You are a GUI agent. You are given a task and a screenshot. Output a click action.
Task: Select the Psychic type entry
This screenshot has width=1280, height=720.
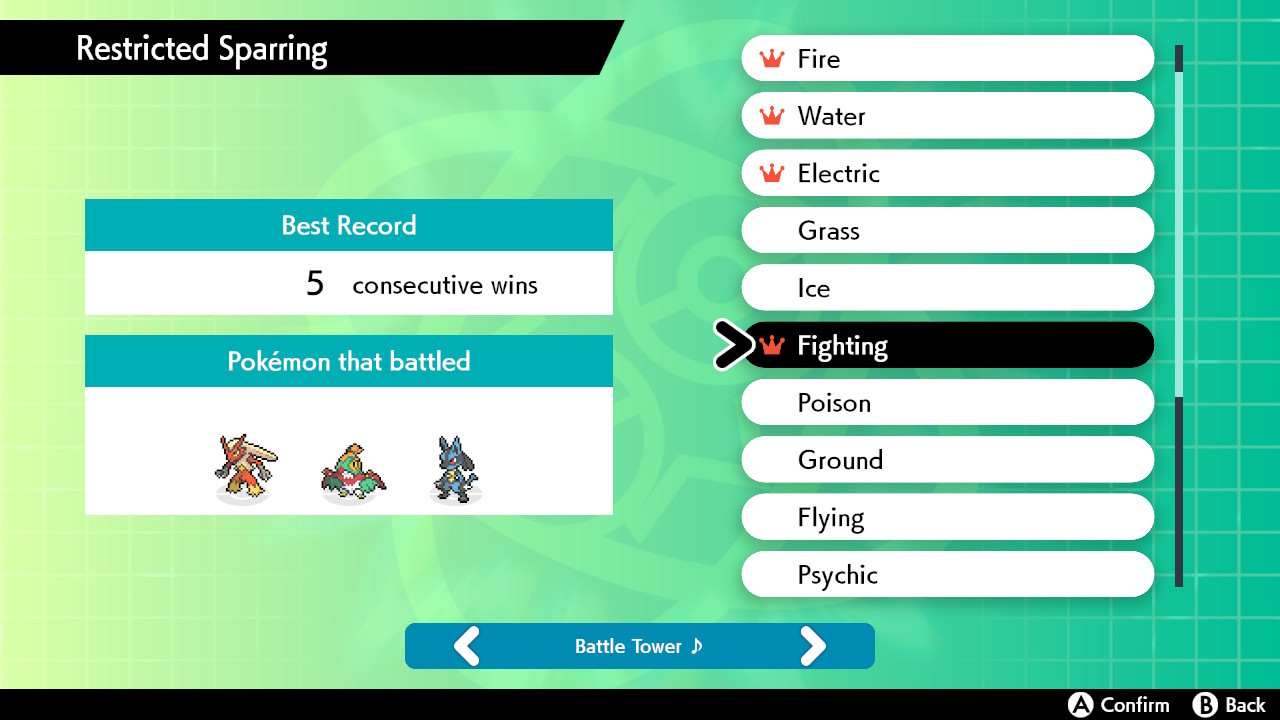(x=947, y=575)
